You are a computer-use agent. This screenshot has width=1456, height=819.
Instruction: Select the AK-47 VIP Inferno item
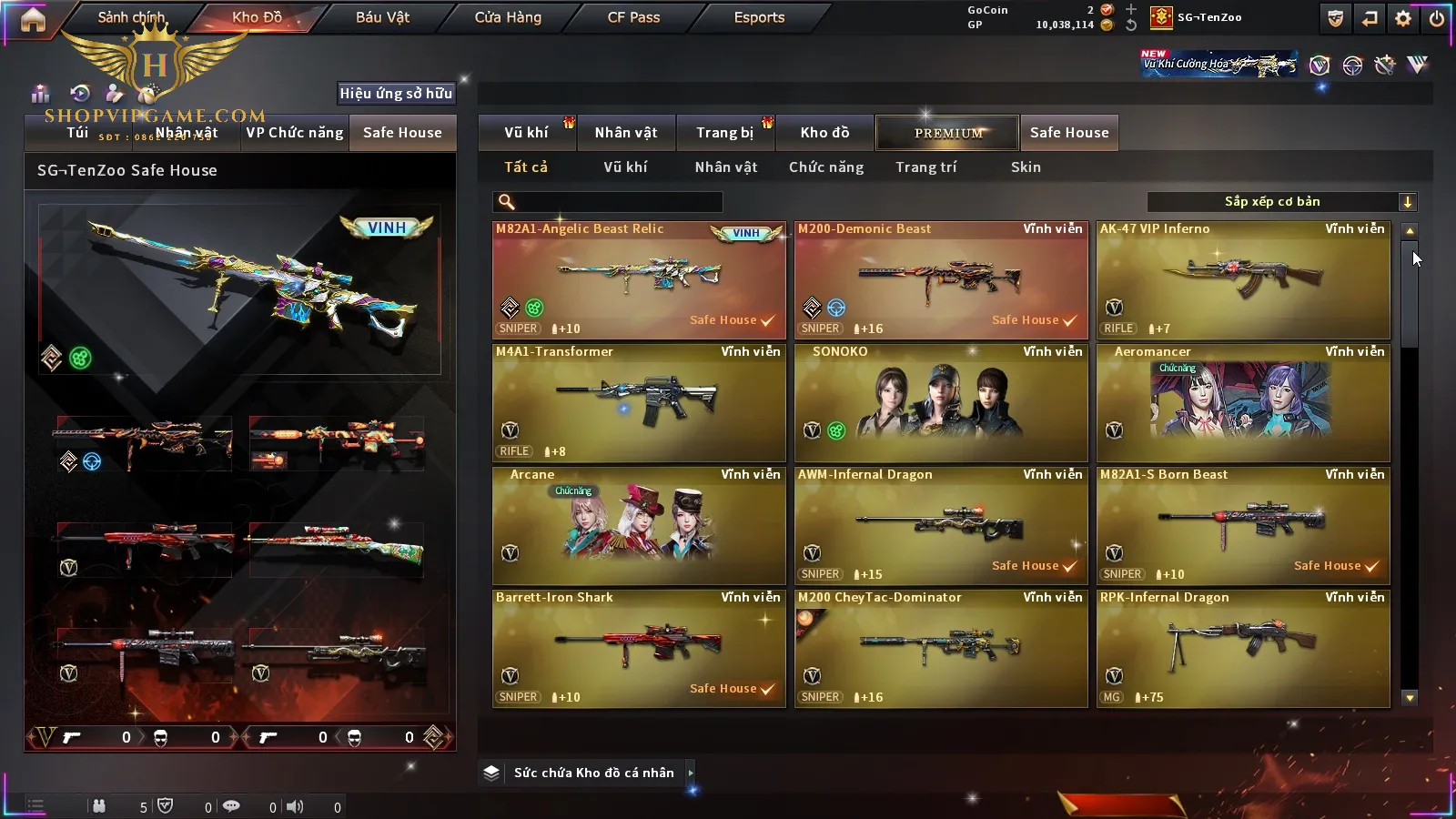click(x=1243, y=280)
